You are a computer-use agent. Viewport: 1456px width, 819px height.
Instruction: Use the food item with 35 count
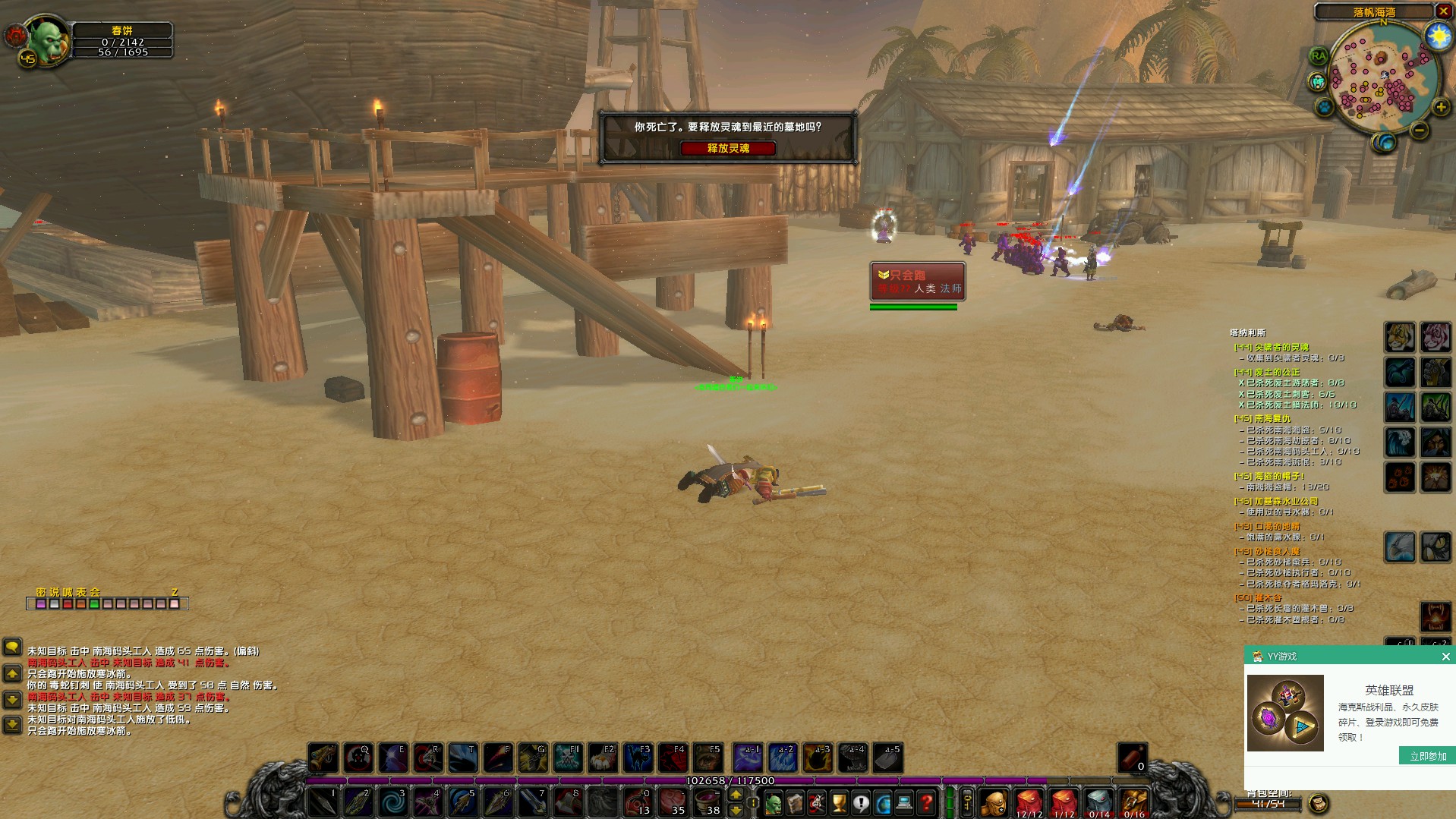coord(673,802)
